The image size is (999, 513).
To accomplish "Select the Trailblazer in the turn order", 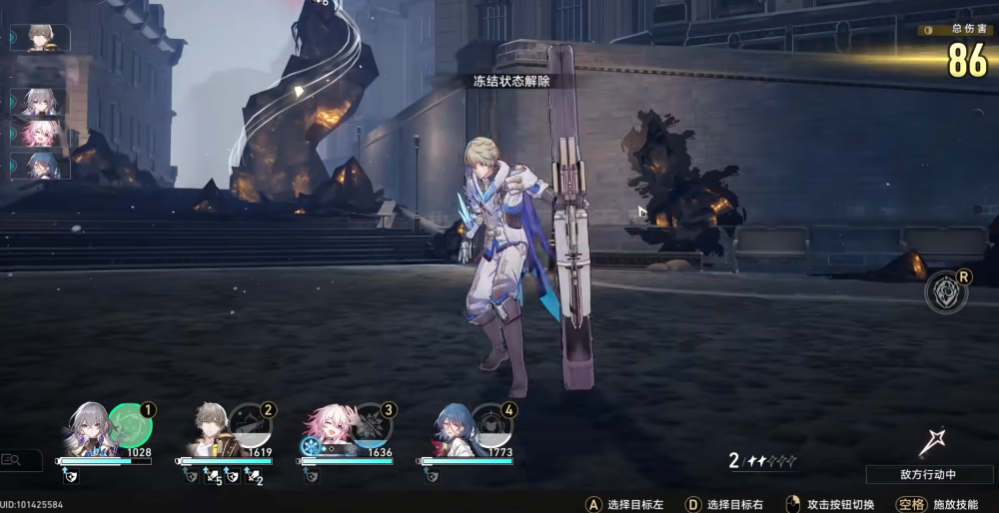I will coord(42,38).
